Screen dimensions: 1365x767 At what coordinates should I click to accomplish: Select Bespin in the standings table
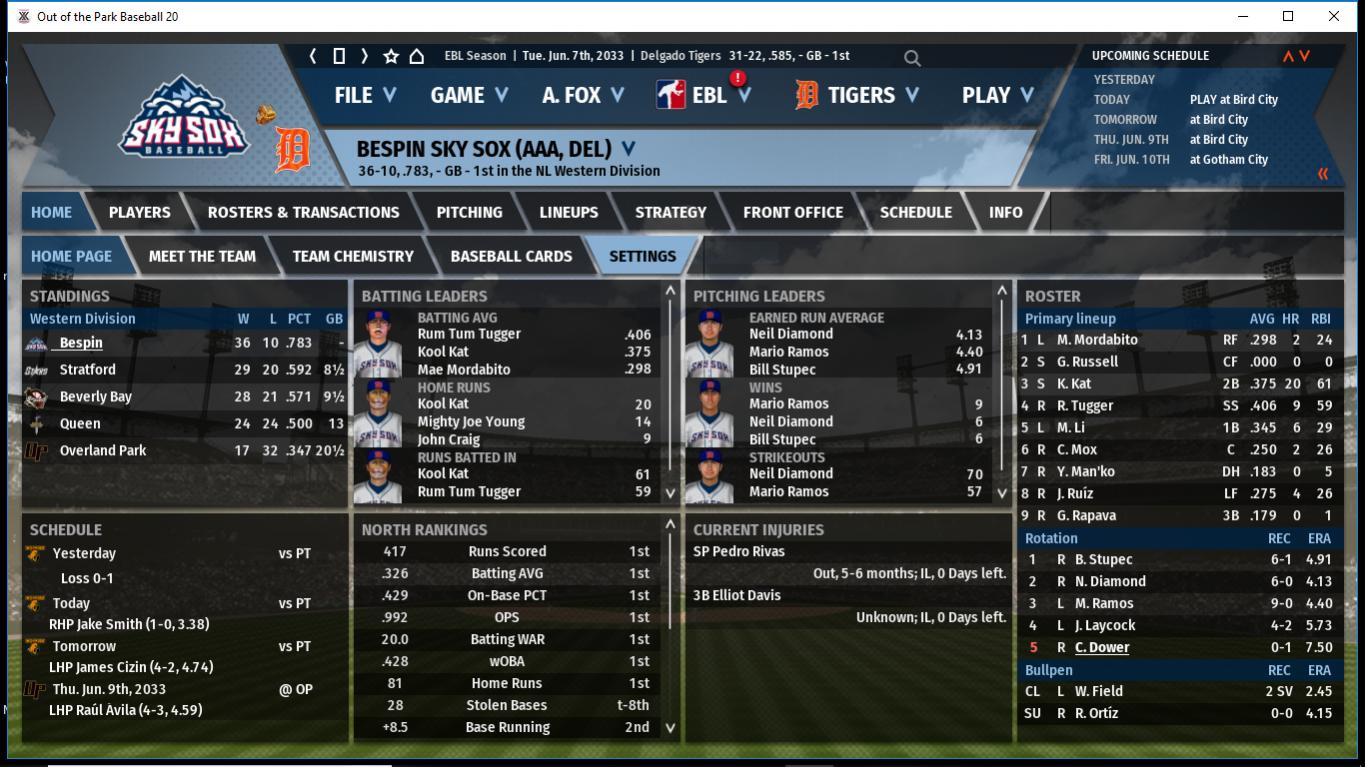click(x=81, y=343)
